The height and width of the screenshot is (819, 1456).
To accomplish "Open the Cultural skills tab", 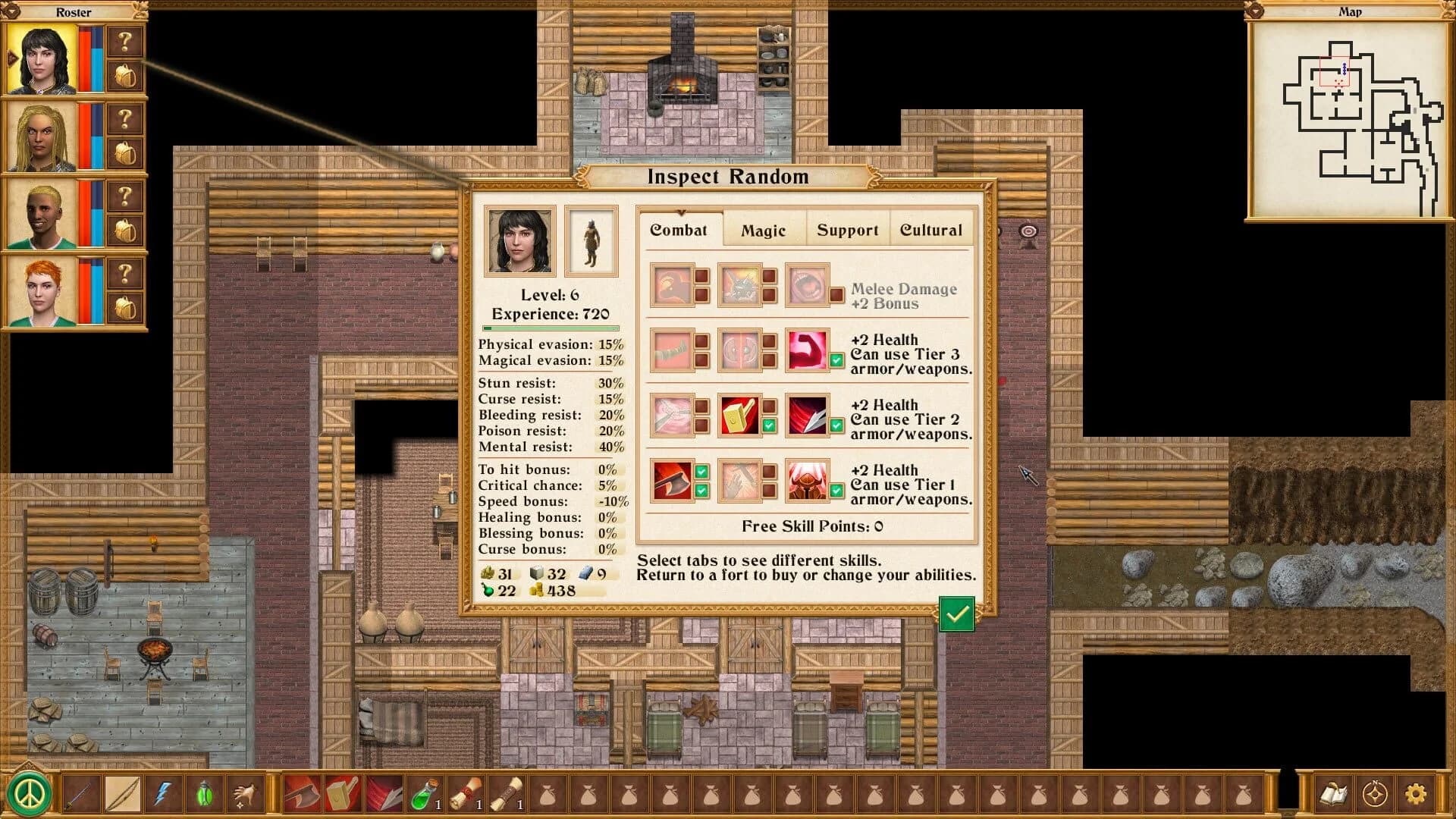I will pos(931,230).
